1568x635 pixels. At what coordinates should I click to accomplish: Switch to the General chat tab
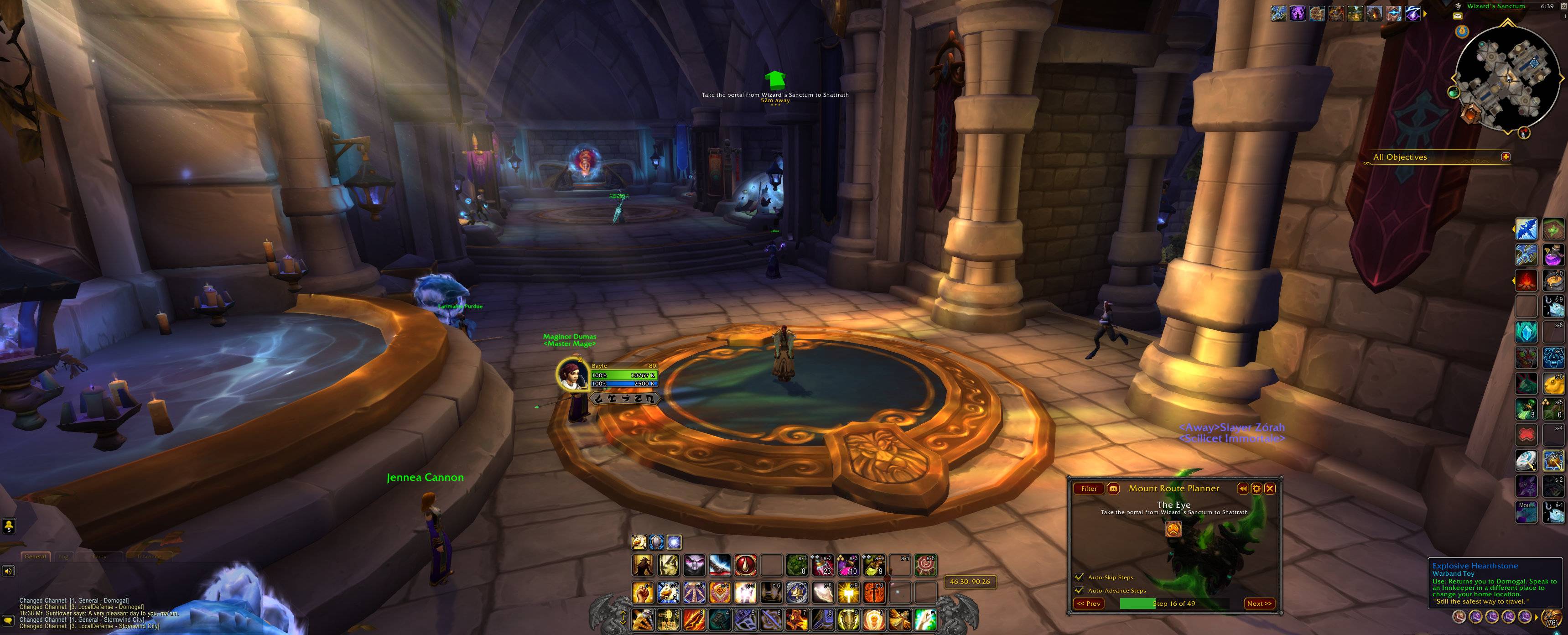(35, 556)
